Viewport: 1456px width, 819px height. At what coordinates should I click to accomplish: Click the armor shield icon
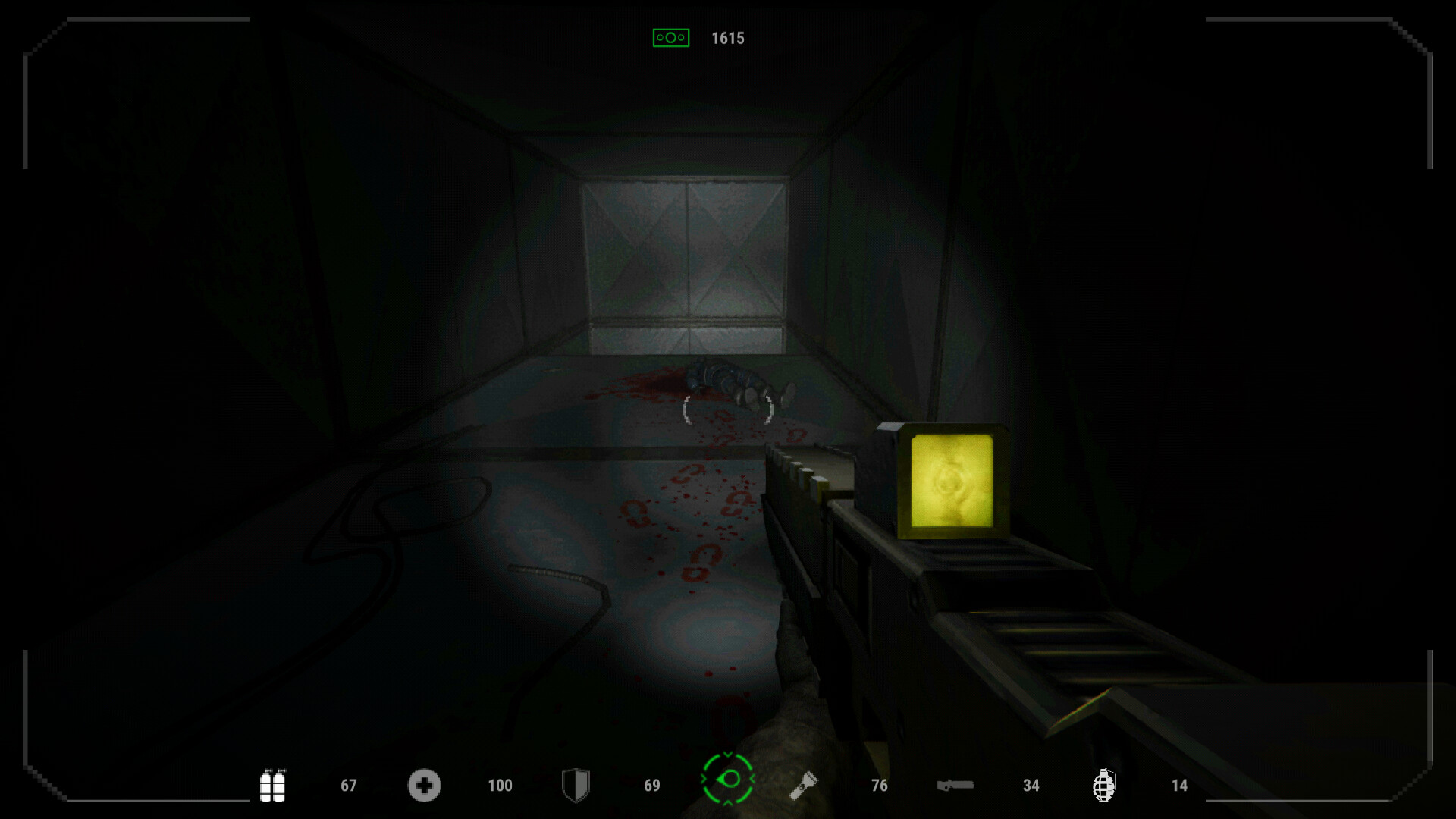click(576, 786)
